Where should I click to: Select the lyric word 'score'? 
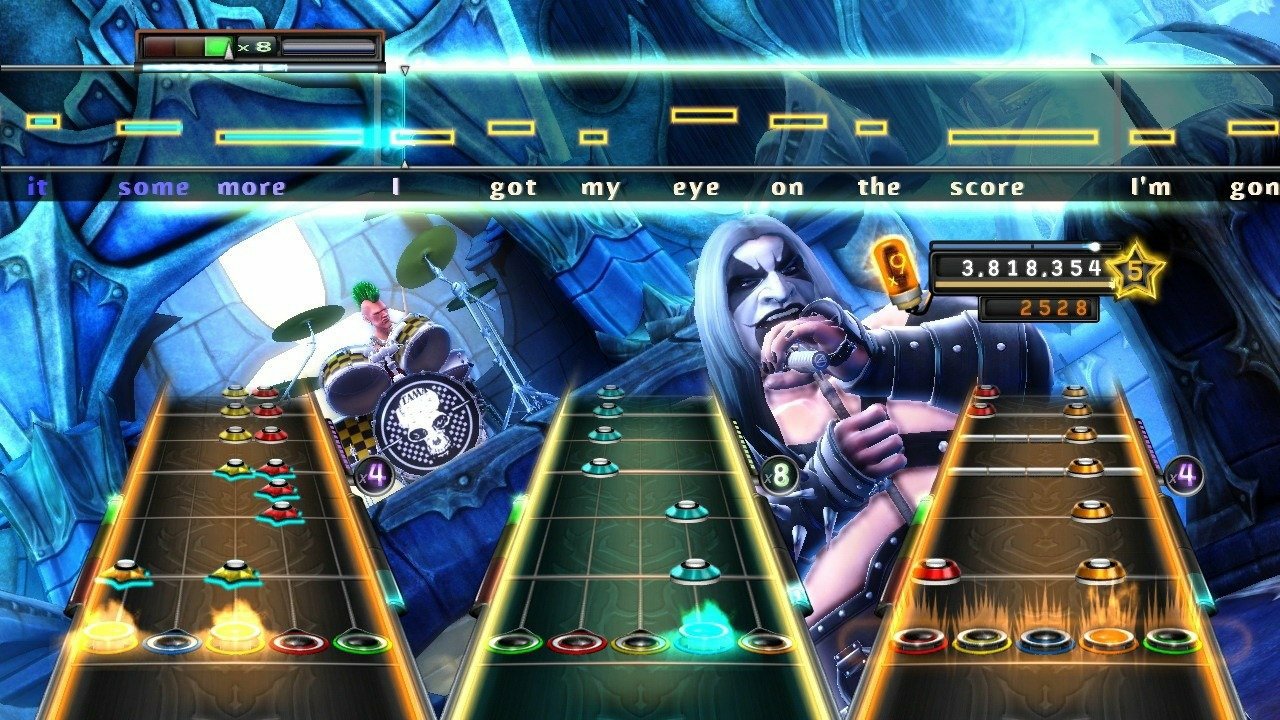pos(988,186)
